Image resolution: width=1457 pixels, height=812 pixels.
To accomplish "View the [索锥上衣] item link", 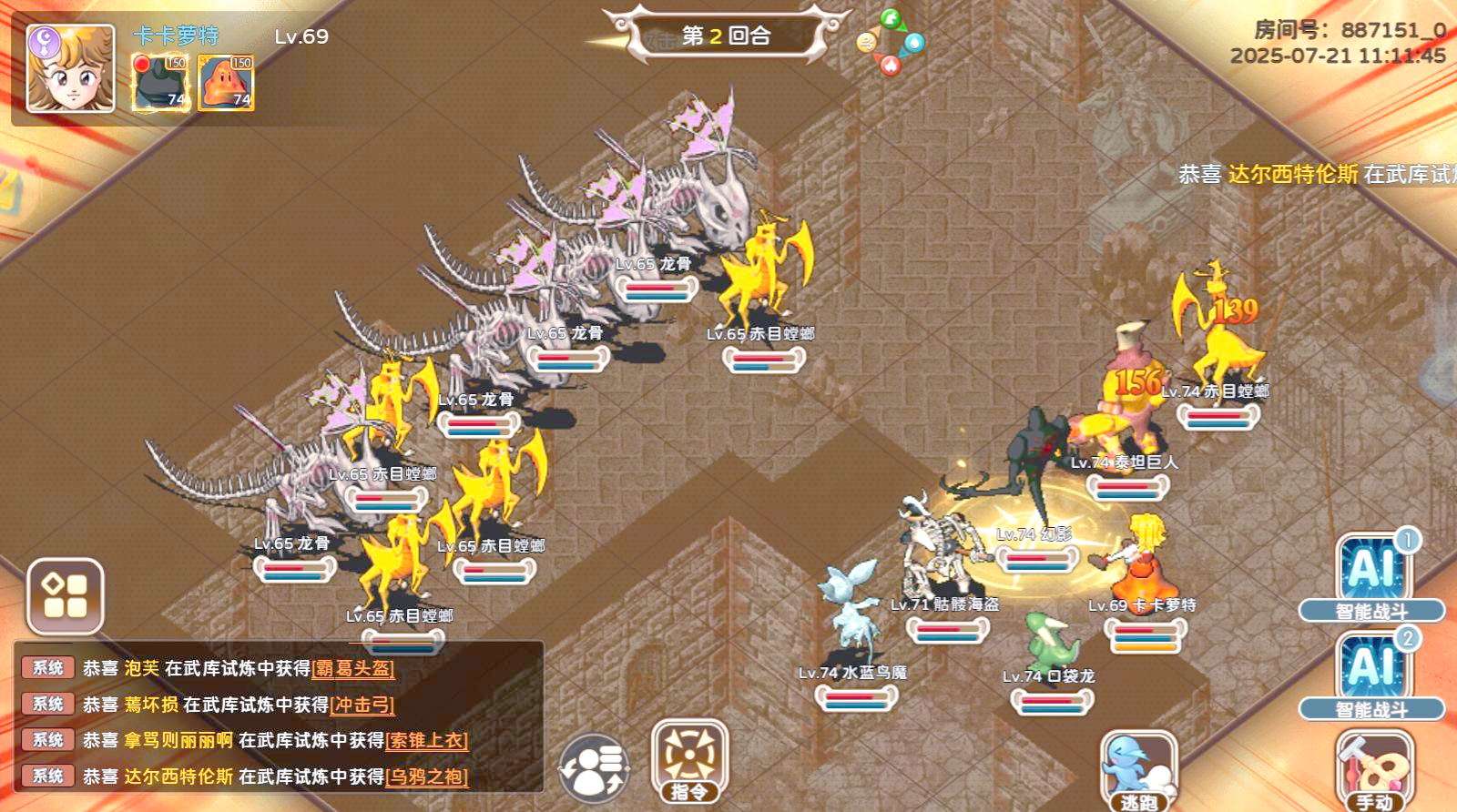I will (426, 741).
